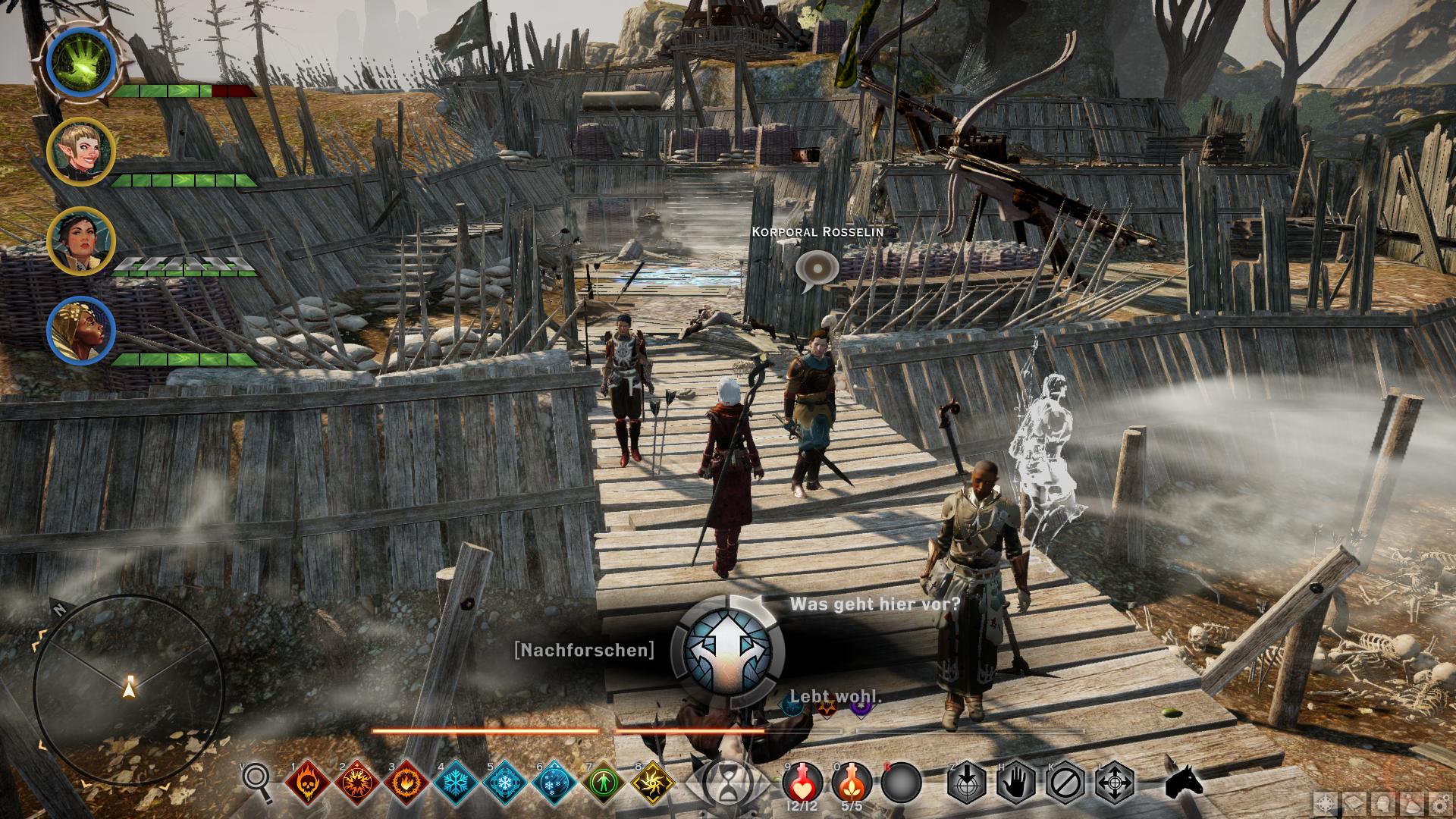Select the "Lebt wohl." farewell reply
Screen dimensions: 1456x819
[x=836, y=696]
